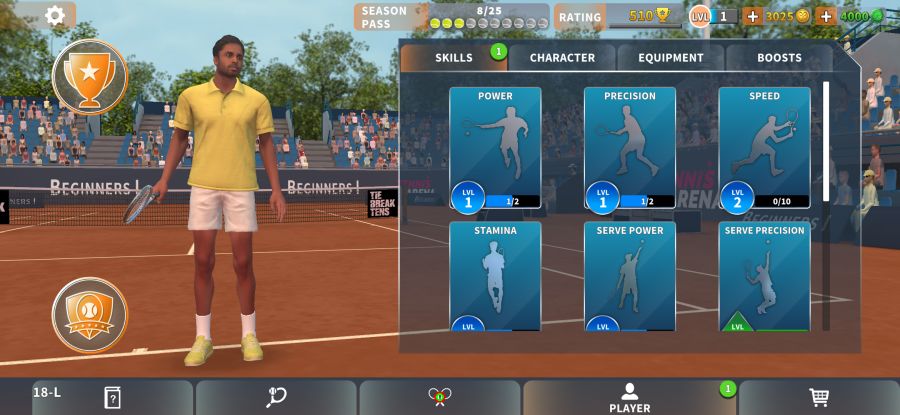Show the Boosts tab

click(x=779, y=58)
